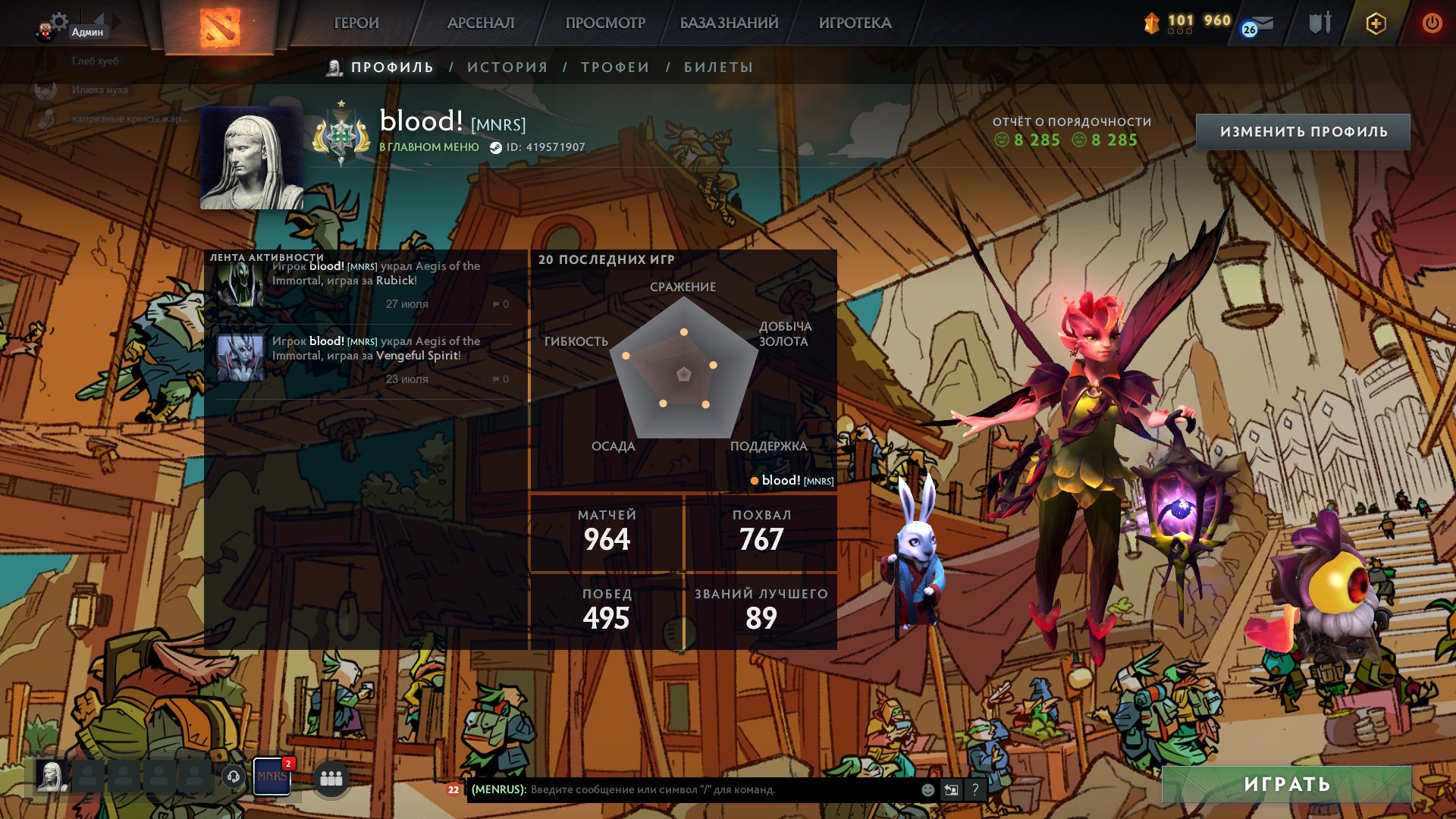The width and height of the screenshot is (1456, 819).
Task: Switch to the ИСТОРИЯ tab
Action: [507, 67]
